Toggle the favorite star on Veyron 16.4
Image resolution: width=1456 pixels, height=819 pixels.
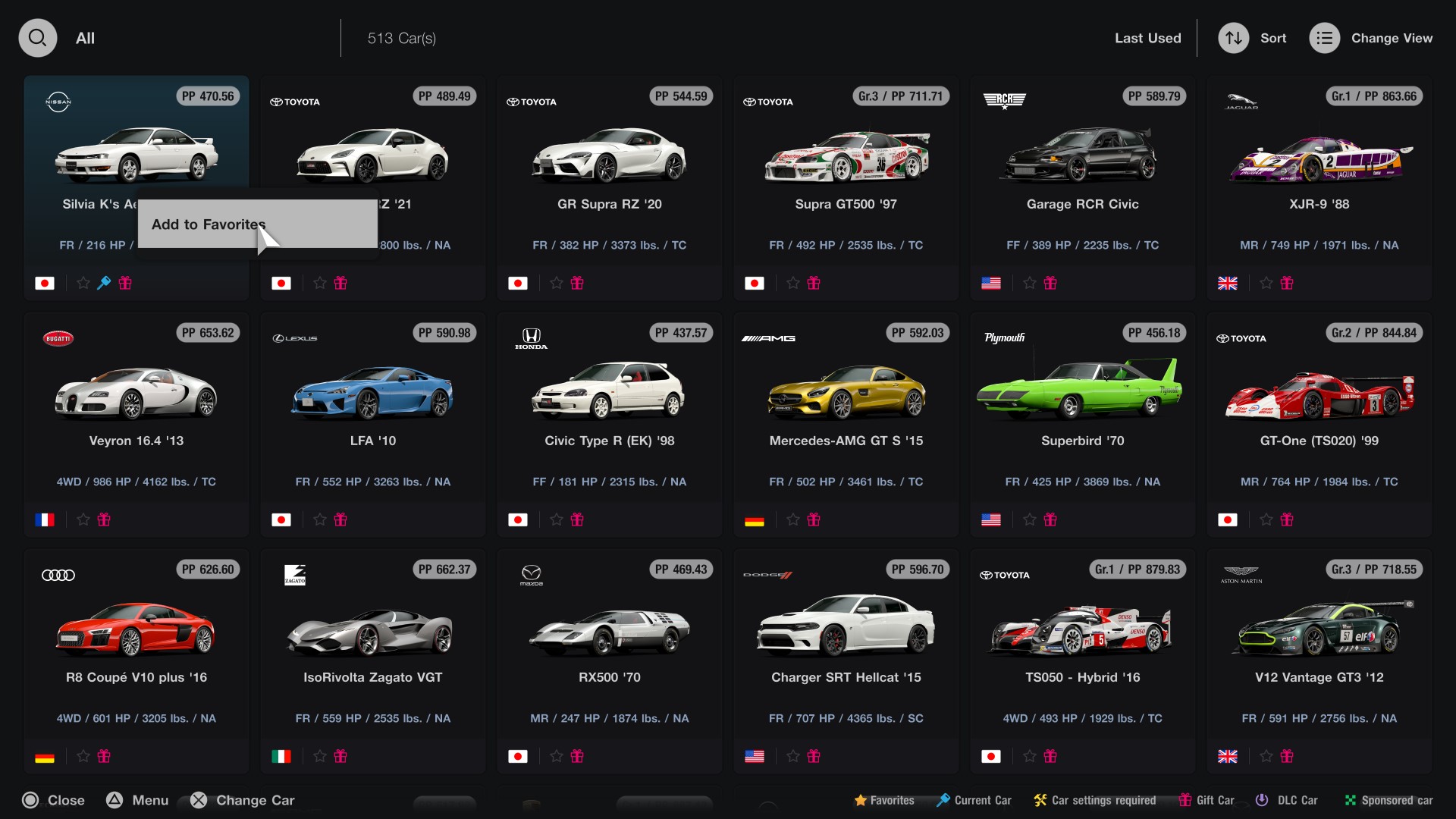[82, 519]
